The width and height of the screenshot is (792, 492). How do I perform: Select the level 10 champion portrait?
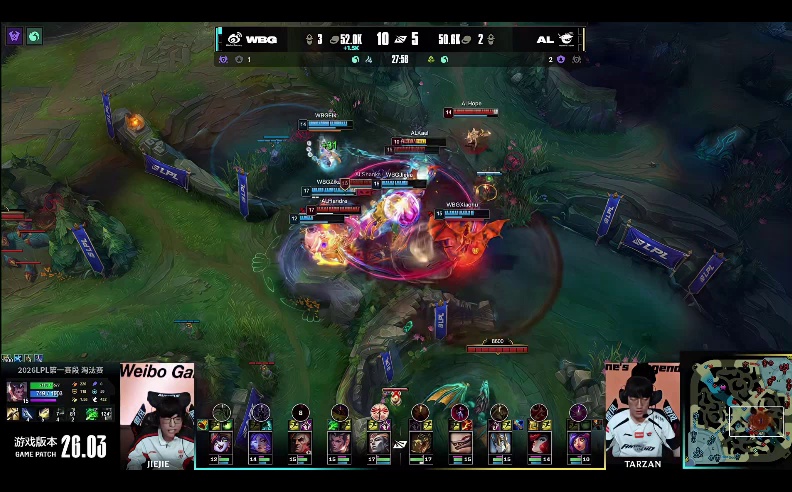pos(579,442)
